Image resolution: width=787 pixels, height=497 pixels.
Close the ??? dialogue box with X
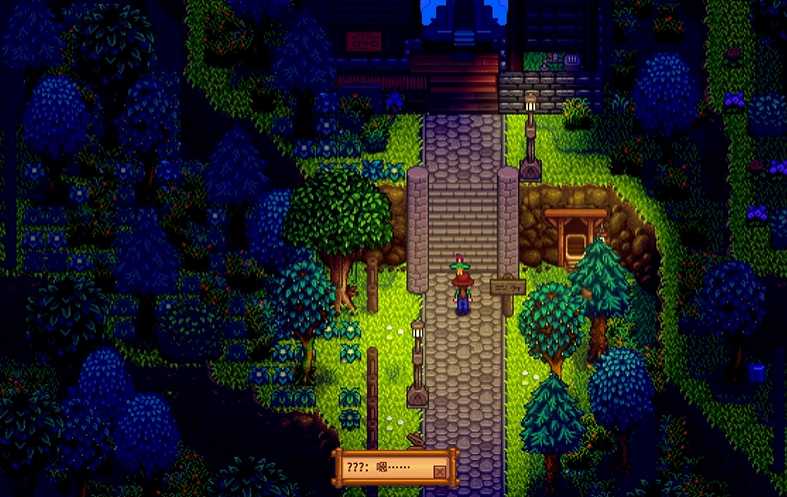pos(439,471)
